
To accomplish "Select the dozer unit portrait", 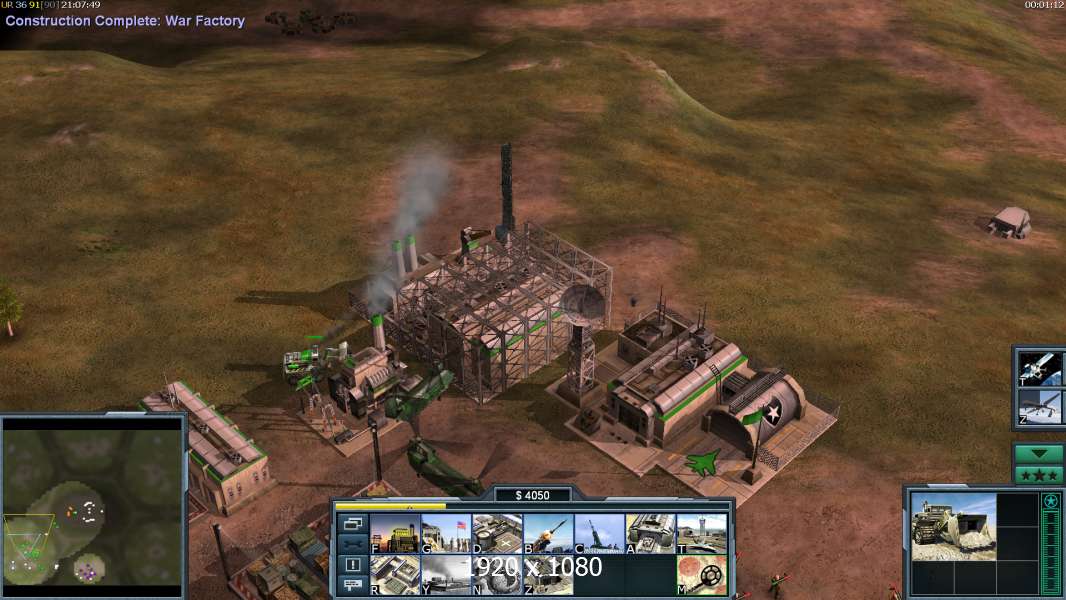I will [953, 525].
